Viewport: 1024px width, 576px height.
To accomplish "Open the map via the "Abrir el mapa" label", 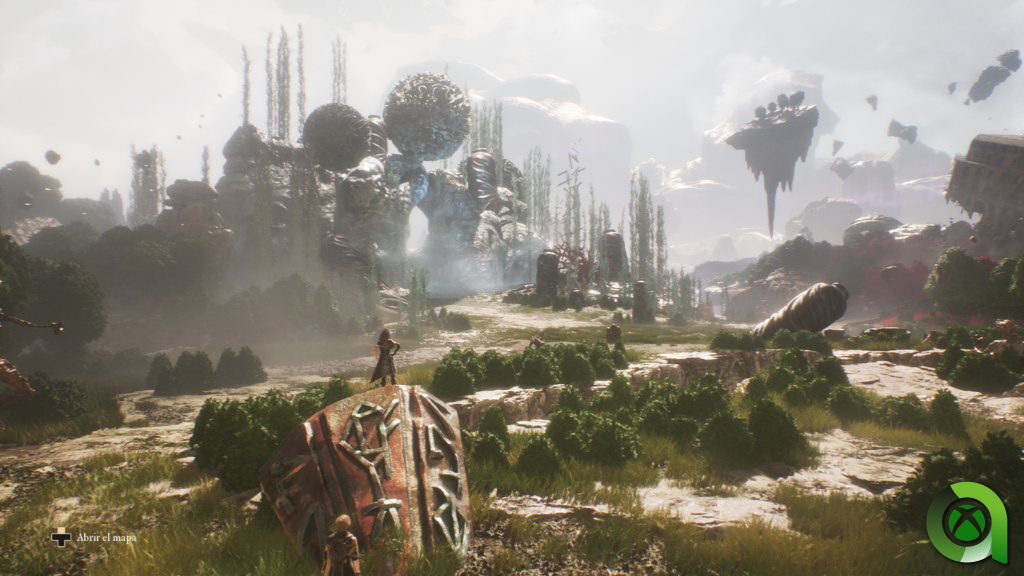I will 106,538.
